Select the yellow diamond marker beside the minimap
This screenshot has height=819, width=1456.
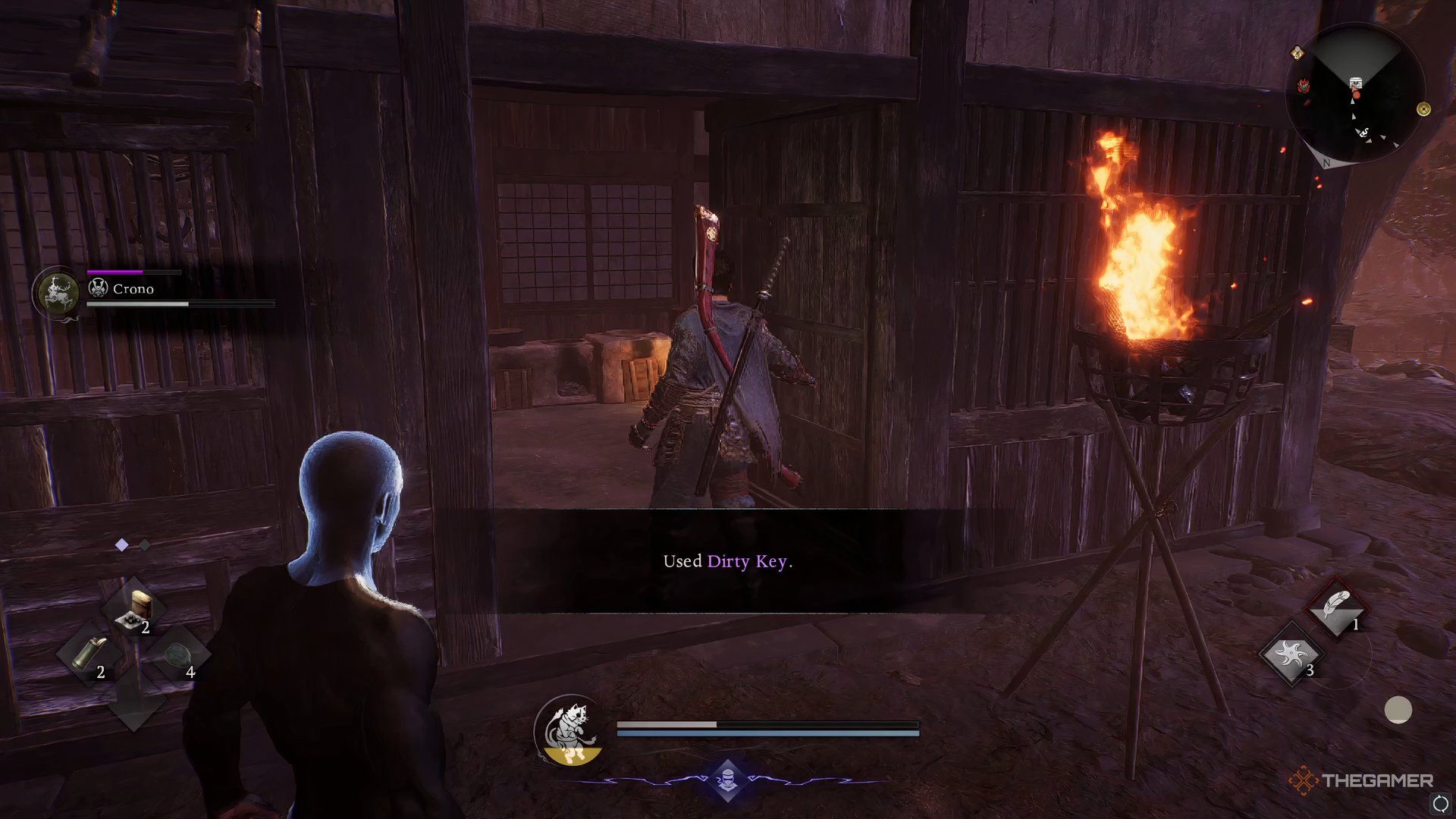coord(1298,52)
